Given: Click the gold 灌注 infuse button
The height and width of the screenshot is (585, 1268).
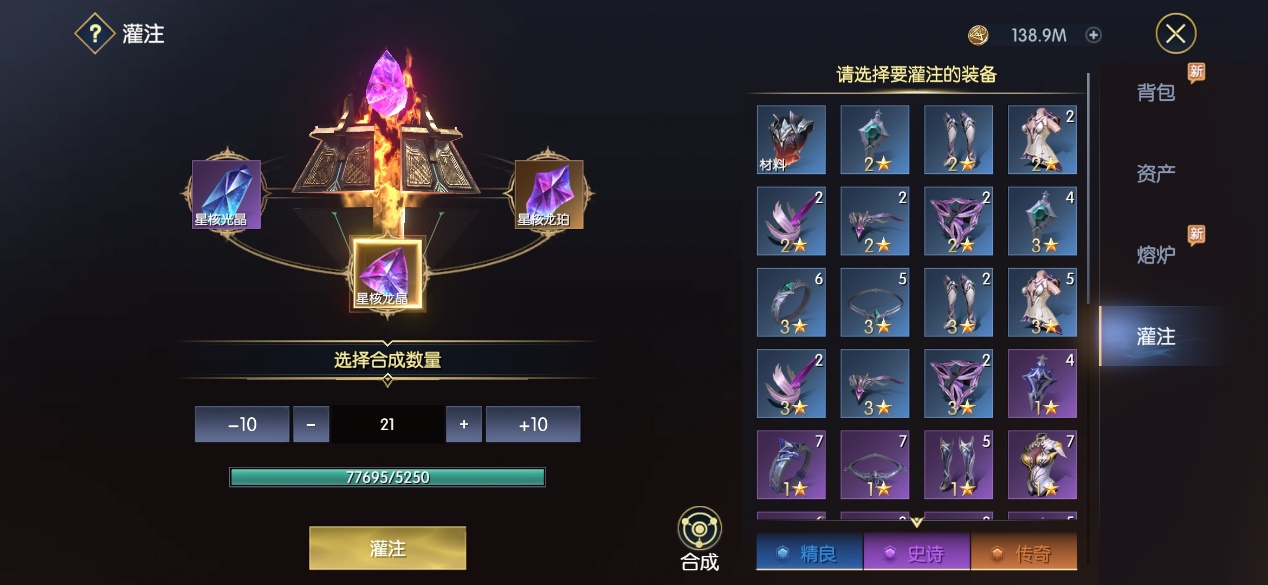Looking at the screenshot, I should point(387,548).
